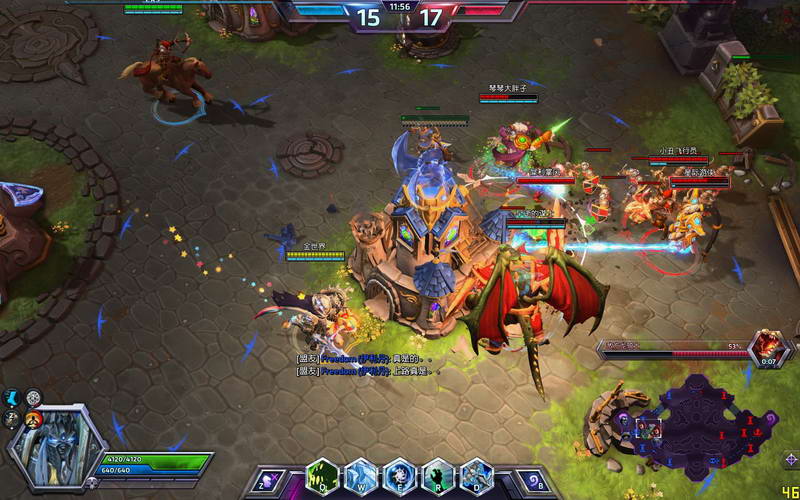Use the E ability icon
800x500 pixels.
399,477
